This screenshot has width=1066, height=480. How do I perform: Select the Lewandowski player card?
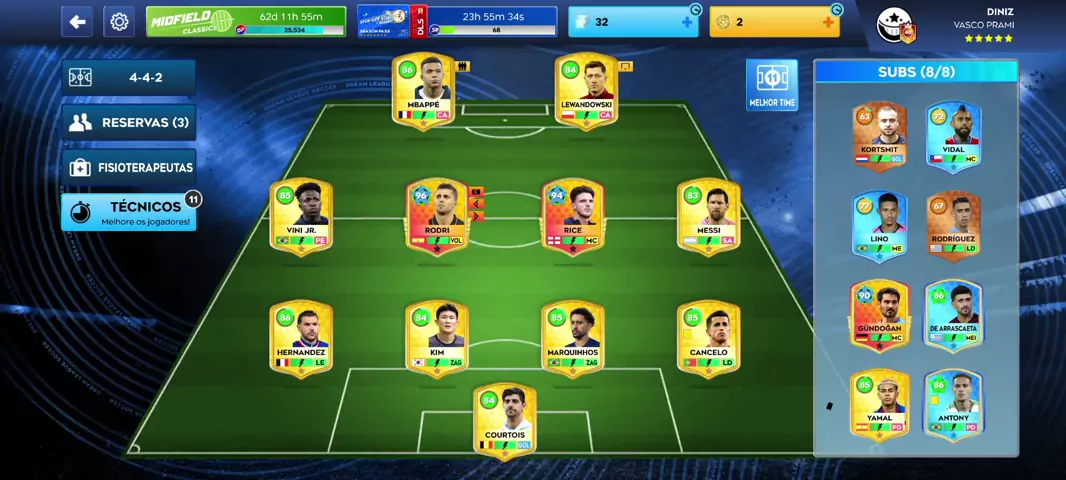[x=586, y=91]
